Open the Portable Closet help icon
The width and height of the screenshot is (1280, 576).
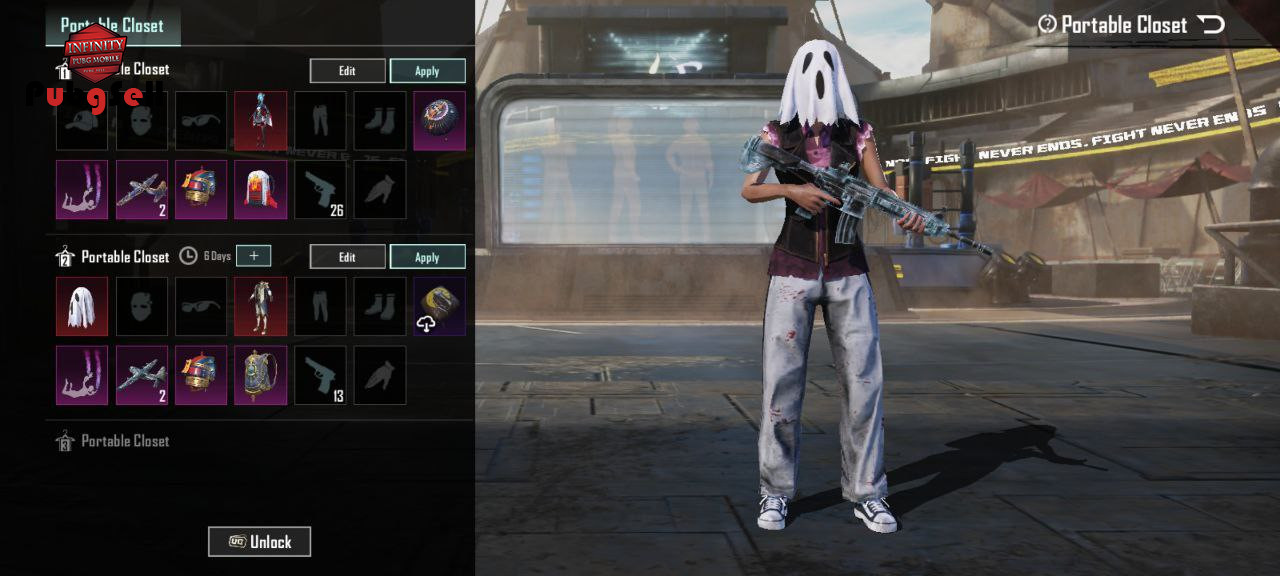[x=1047, y=25]
